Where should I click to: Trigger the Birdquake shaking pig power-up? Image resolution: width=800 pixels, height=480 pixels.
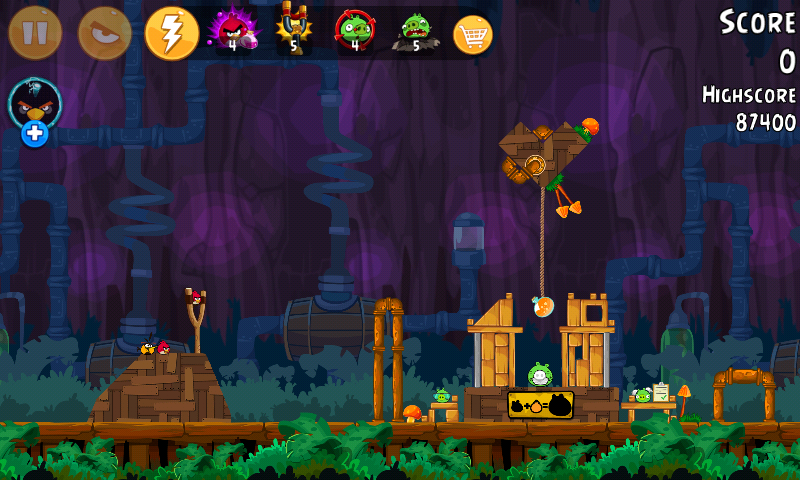414,31
